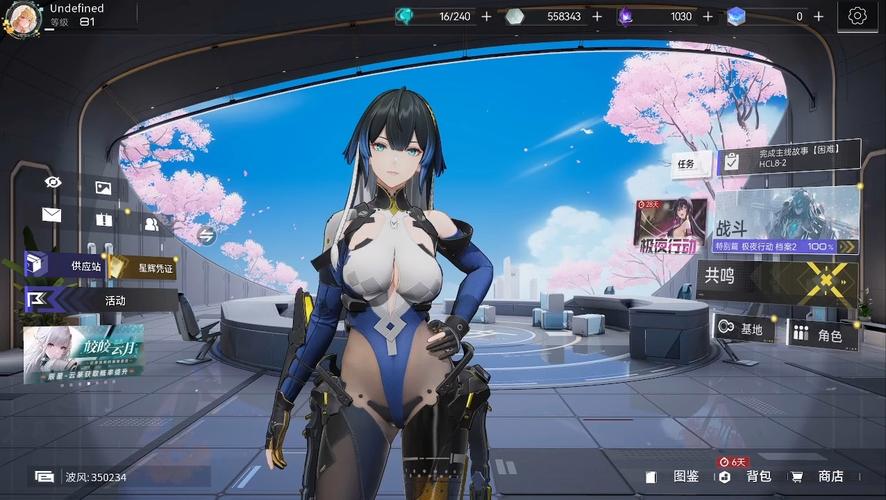Screen dimensions: 886x500
Task: Add more stamina with the plus button
Action: (487, 16)
